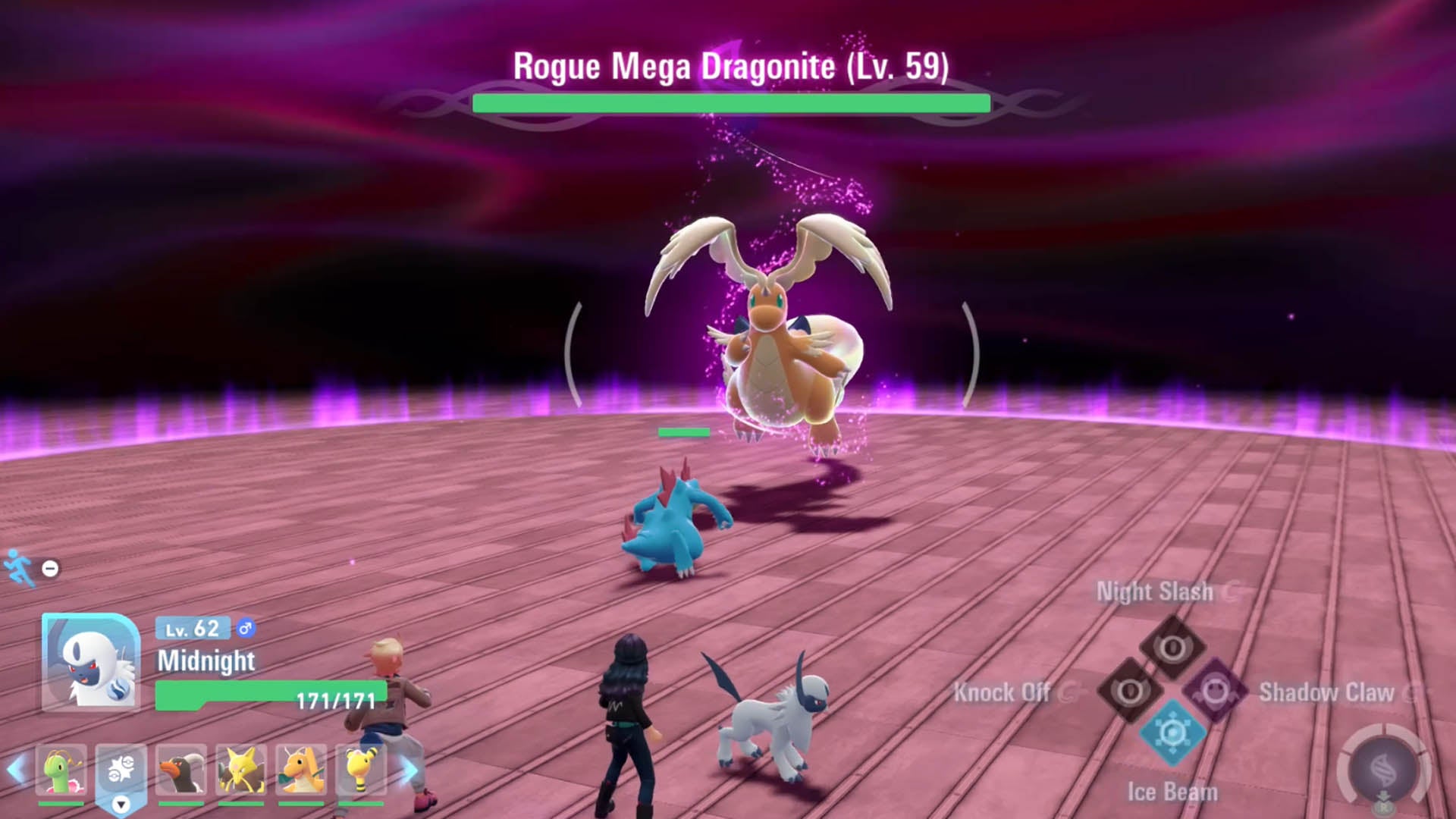1456x819 pixels.
Task: Select the Dragonite party thumbnail
Action: coord(303,768)
